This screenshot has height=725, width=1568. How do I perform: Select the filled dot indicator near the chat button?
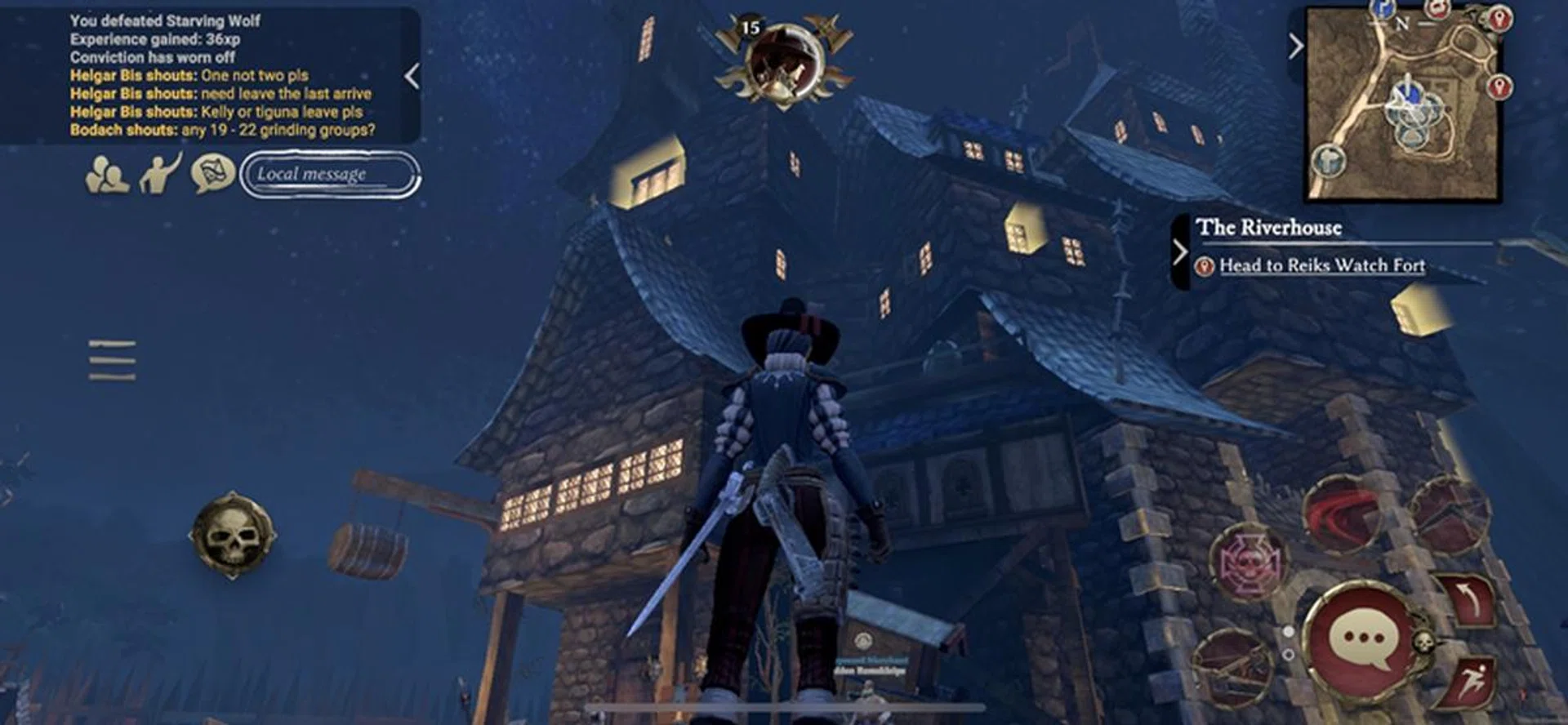coord(1288,630)
